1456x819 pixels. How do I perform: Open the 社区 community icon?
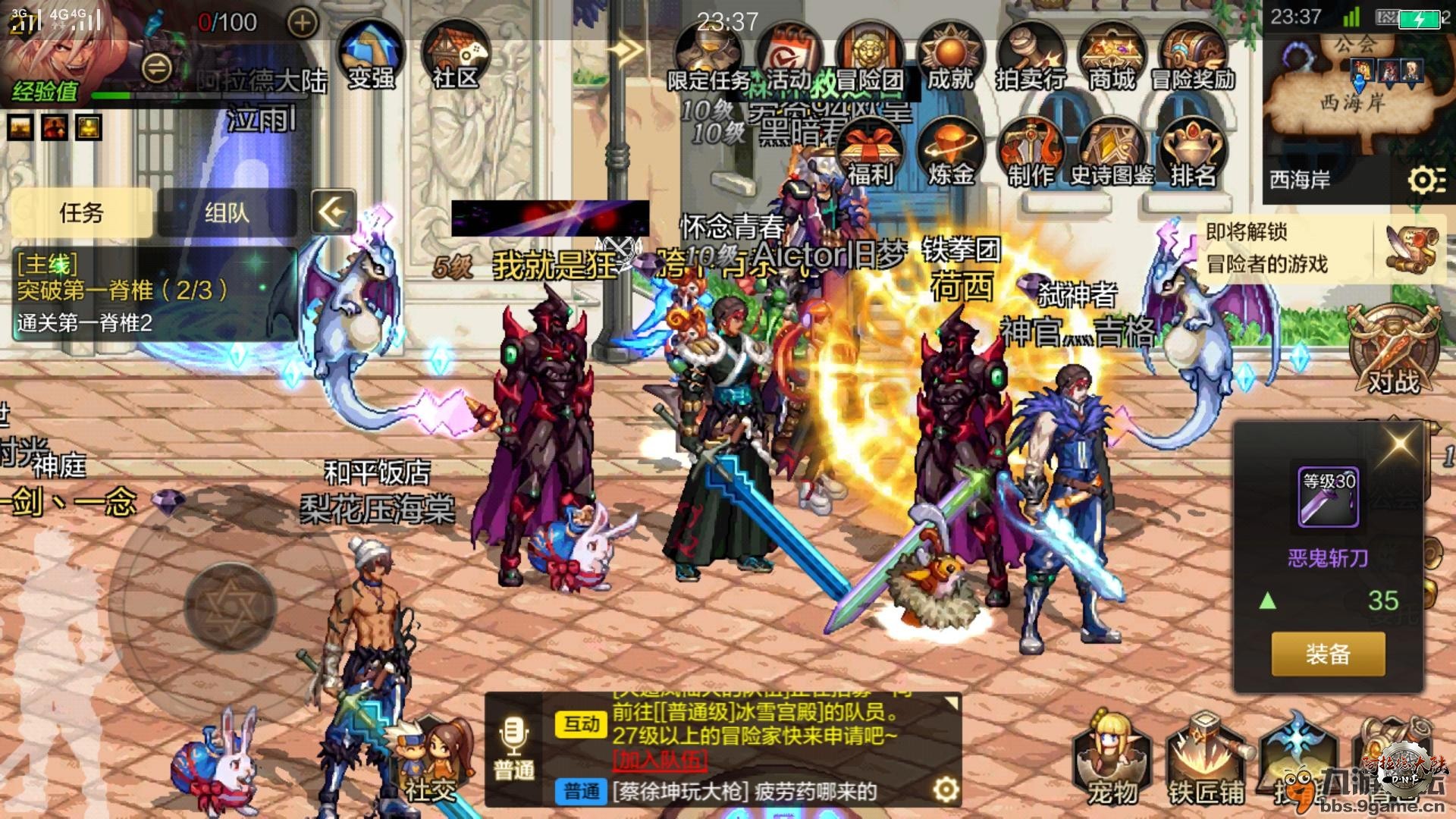tap(456, 55)
